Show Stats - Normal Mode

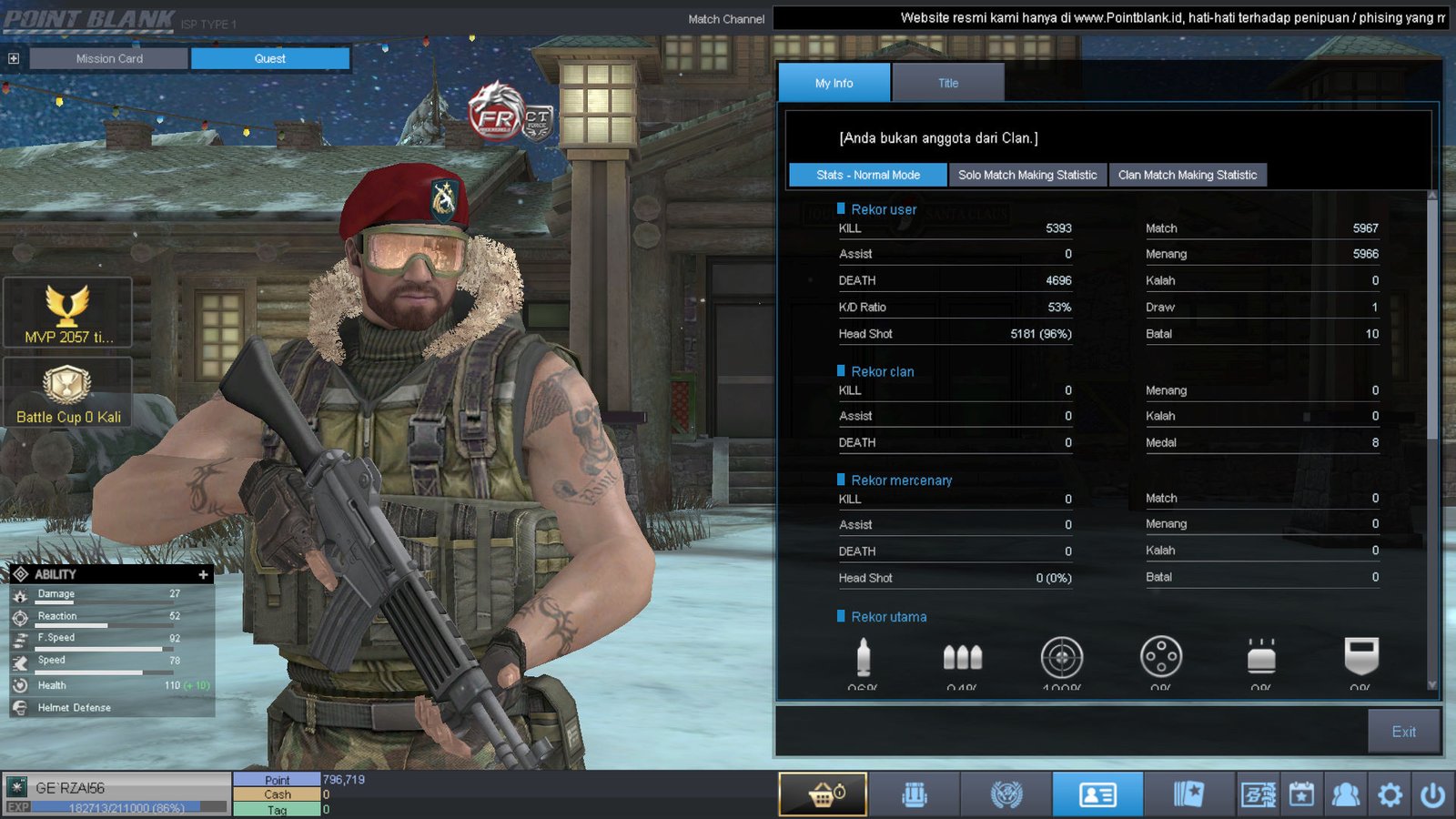[867, 175]
